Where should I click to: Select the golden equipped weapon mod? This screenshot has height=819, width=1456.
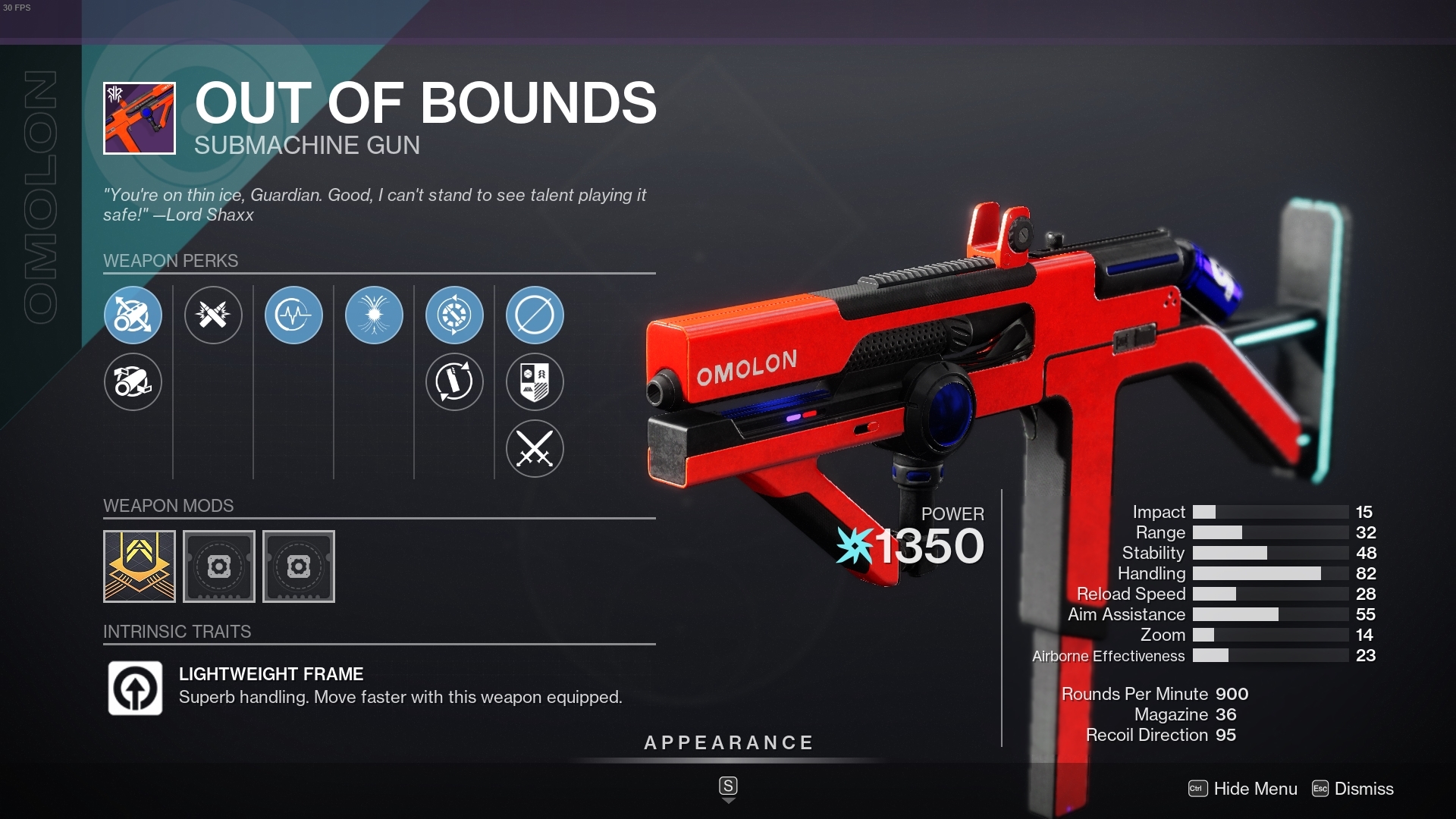138,566
